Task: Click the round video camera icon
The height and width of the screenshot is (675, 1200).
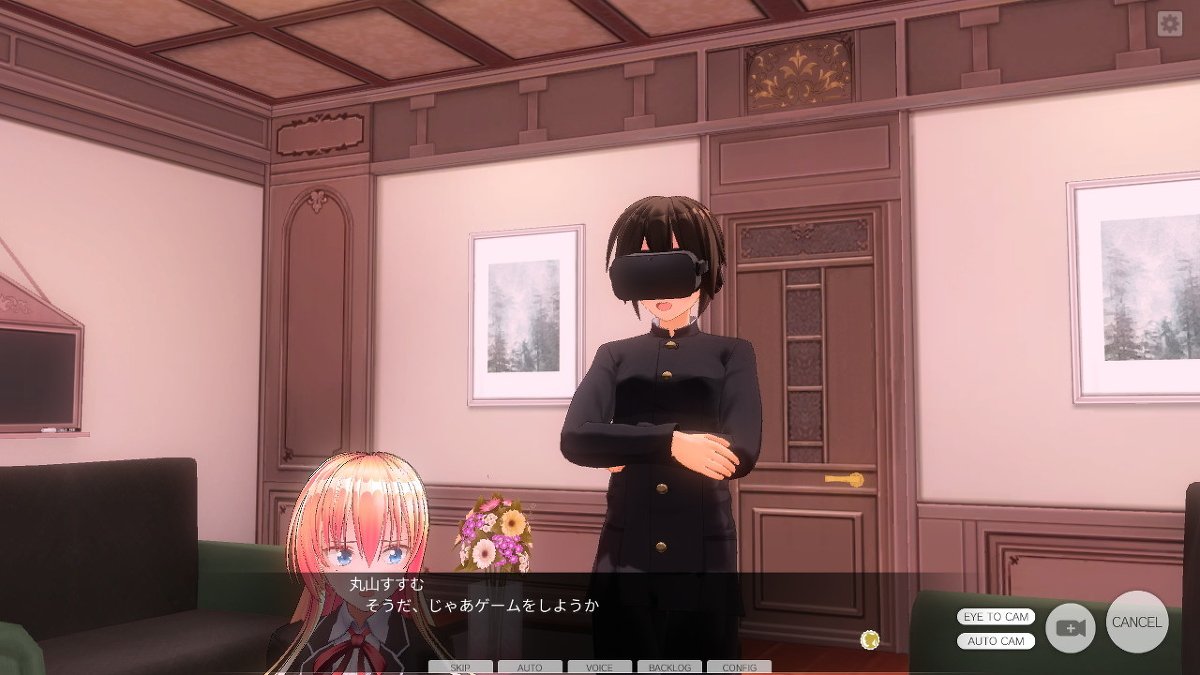Action: click(1070, 629)
